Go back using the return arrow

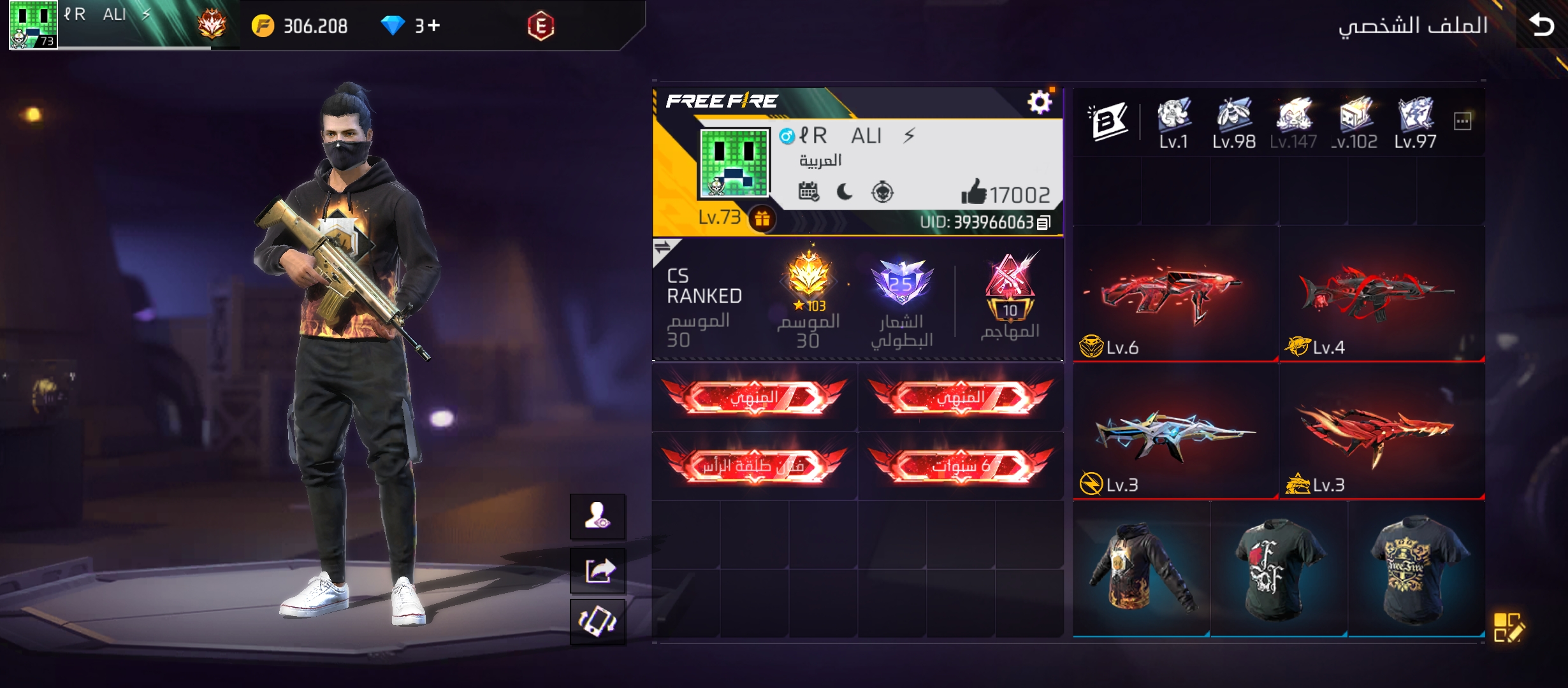(1541, 25)
